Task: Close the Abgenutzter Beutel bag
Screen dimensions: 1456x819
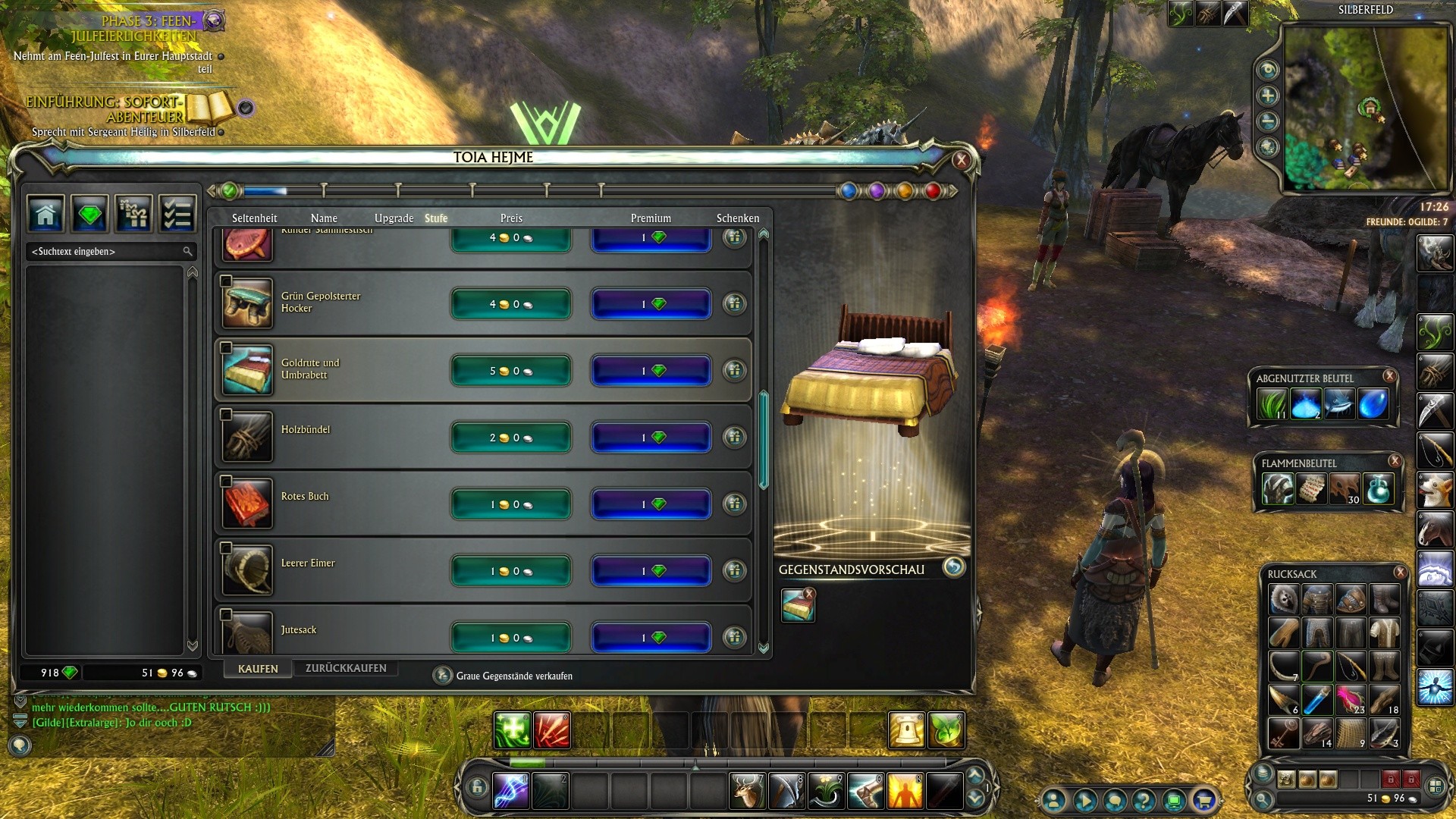Action: pyautogui.click(x=1389, y=375)
